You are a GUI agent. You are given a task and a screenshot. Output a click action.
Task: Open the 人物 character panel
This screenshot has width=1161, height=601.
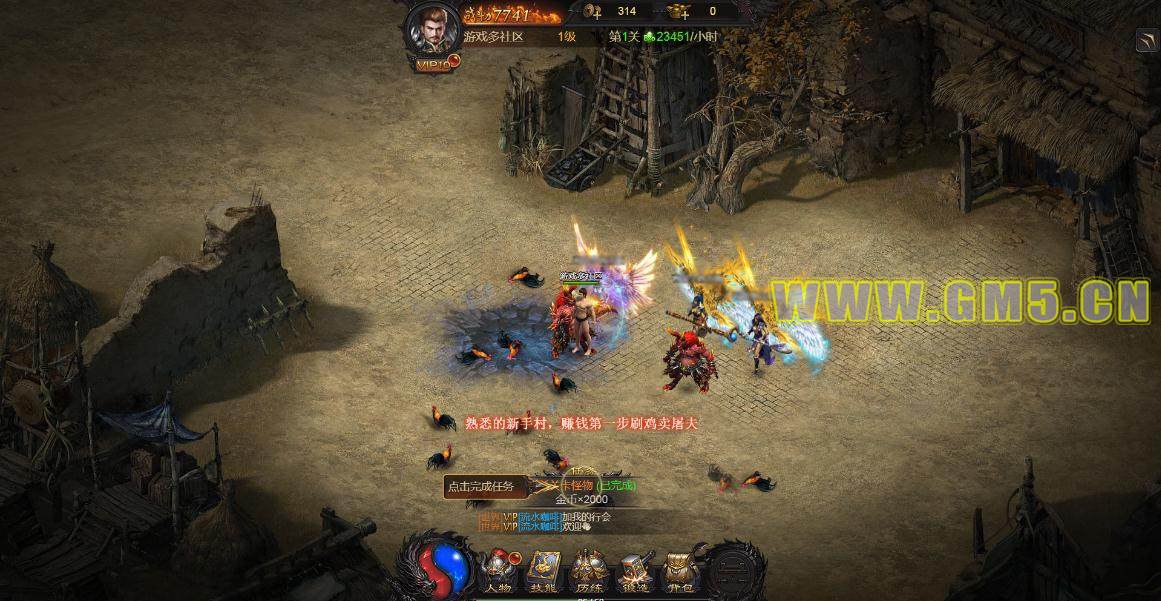497,572
